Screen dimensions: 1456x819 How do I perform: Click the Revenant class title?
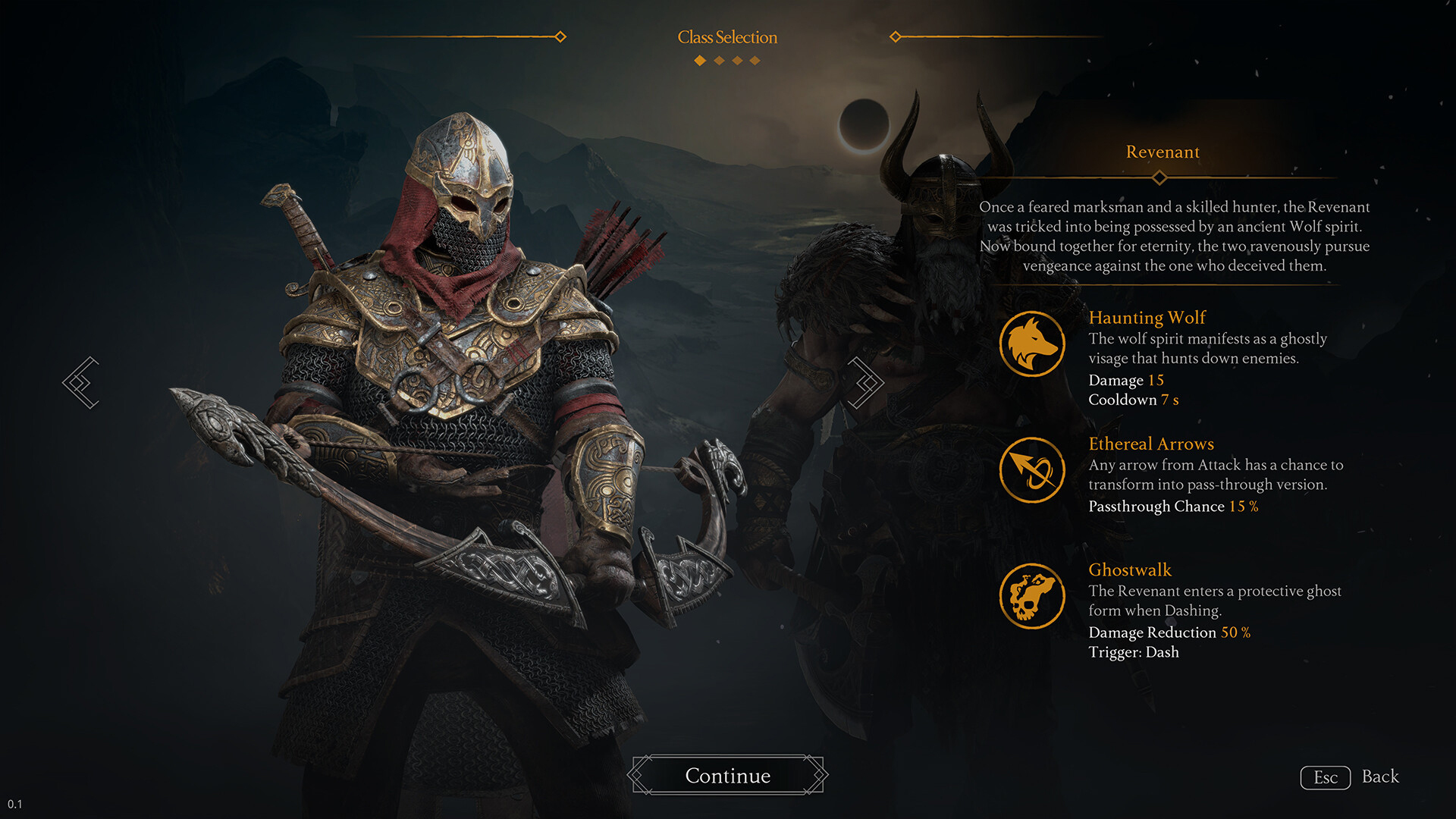pyautogui.click(x=1162, y=152)
